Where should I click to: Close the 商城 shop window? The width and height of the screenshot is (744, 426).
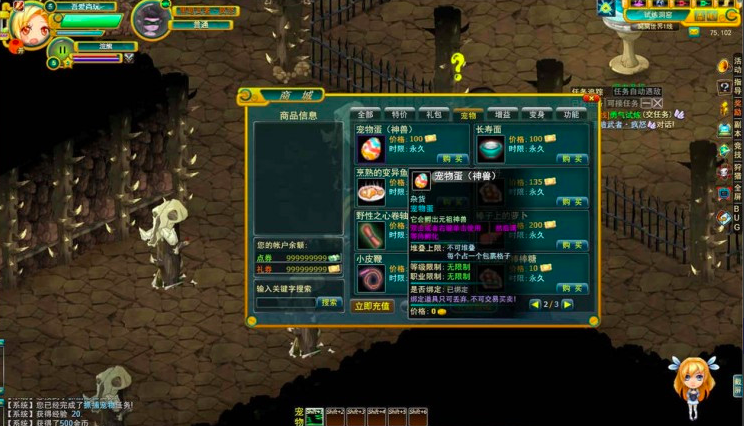click(x=591, y=98)
